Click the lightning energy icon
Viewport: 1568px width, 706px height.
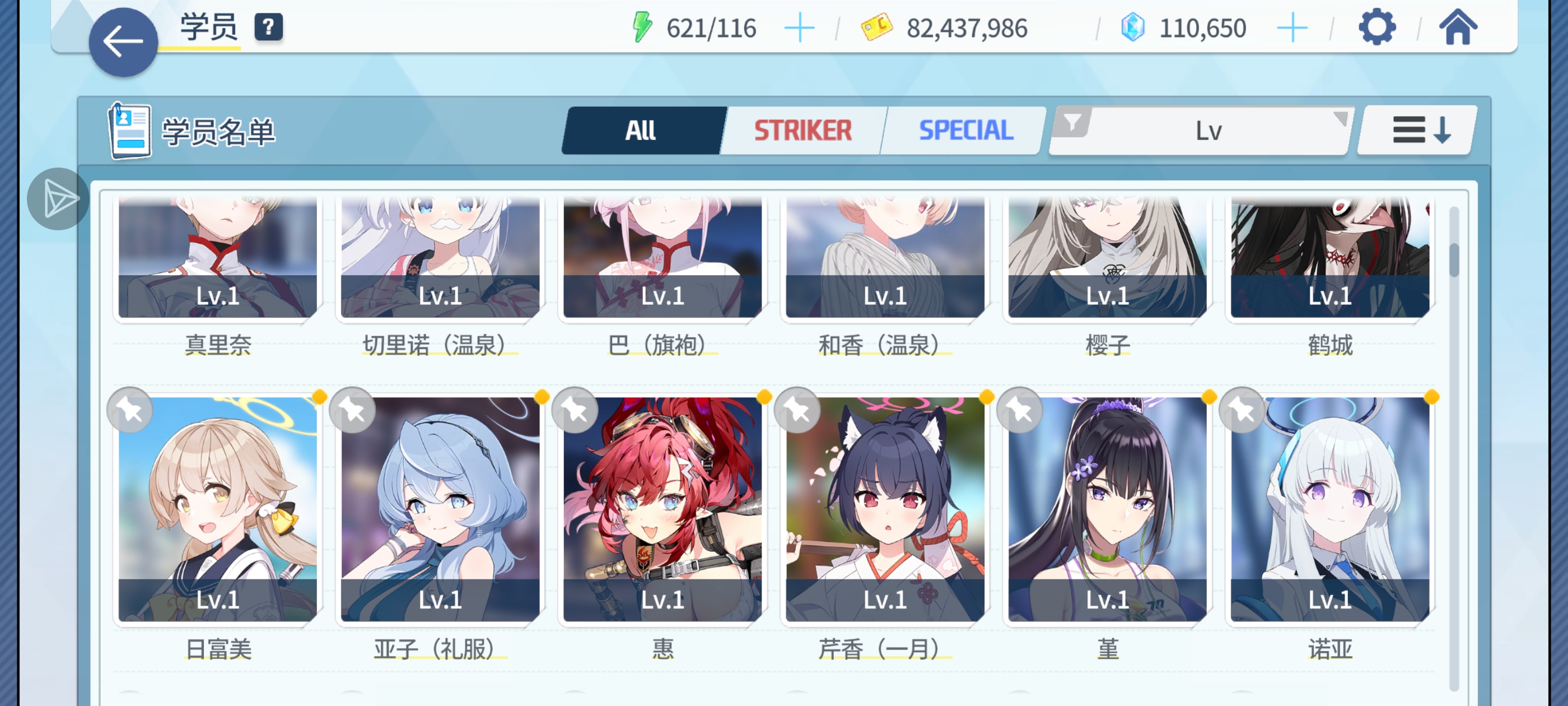tap(641, 26)
